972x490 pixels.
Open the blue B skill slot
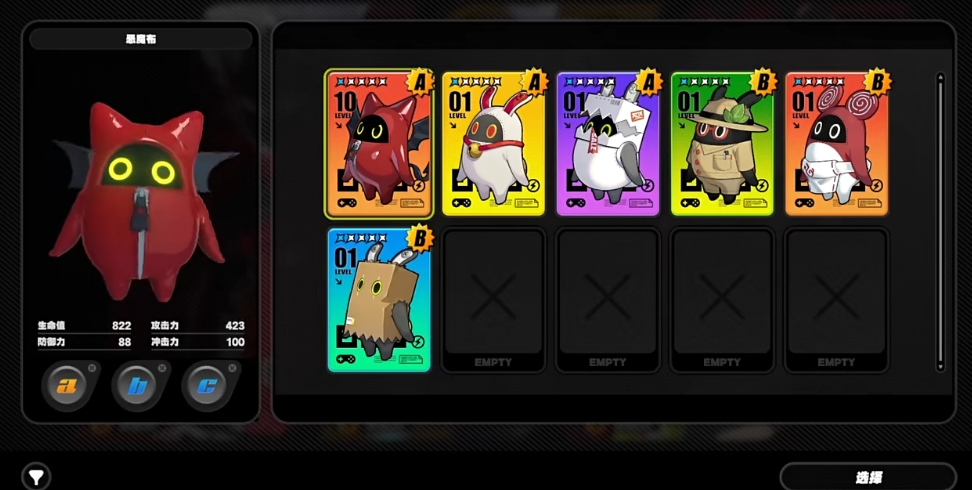tap(139, 386)
